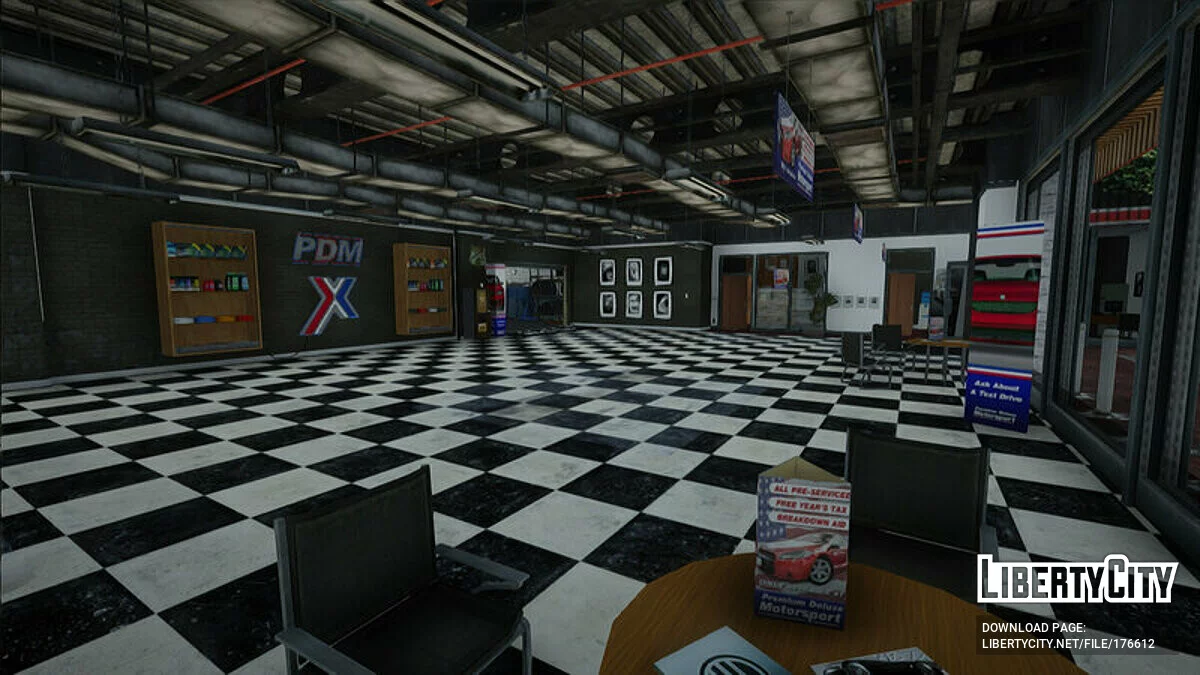Open the libertycity.net download page link
The height and width of the screenshot is (675, 1200).
click(x=1068, y=643)
